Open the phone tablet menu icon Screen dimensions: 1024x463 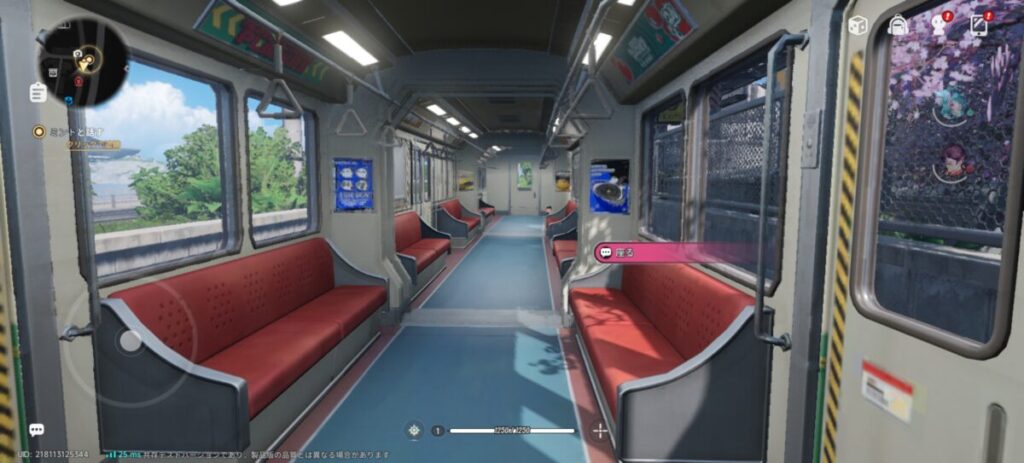pyautogui.click(x=979, y=25)
